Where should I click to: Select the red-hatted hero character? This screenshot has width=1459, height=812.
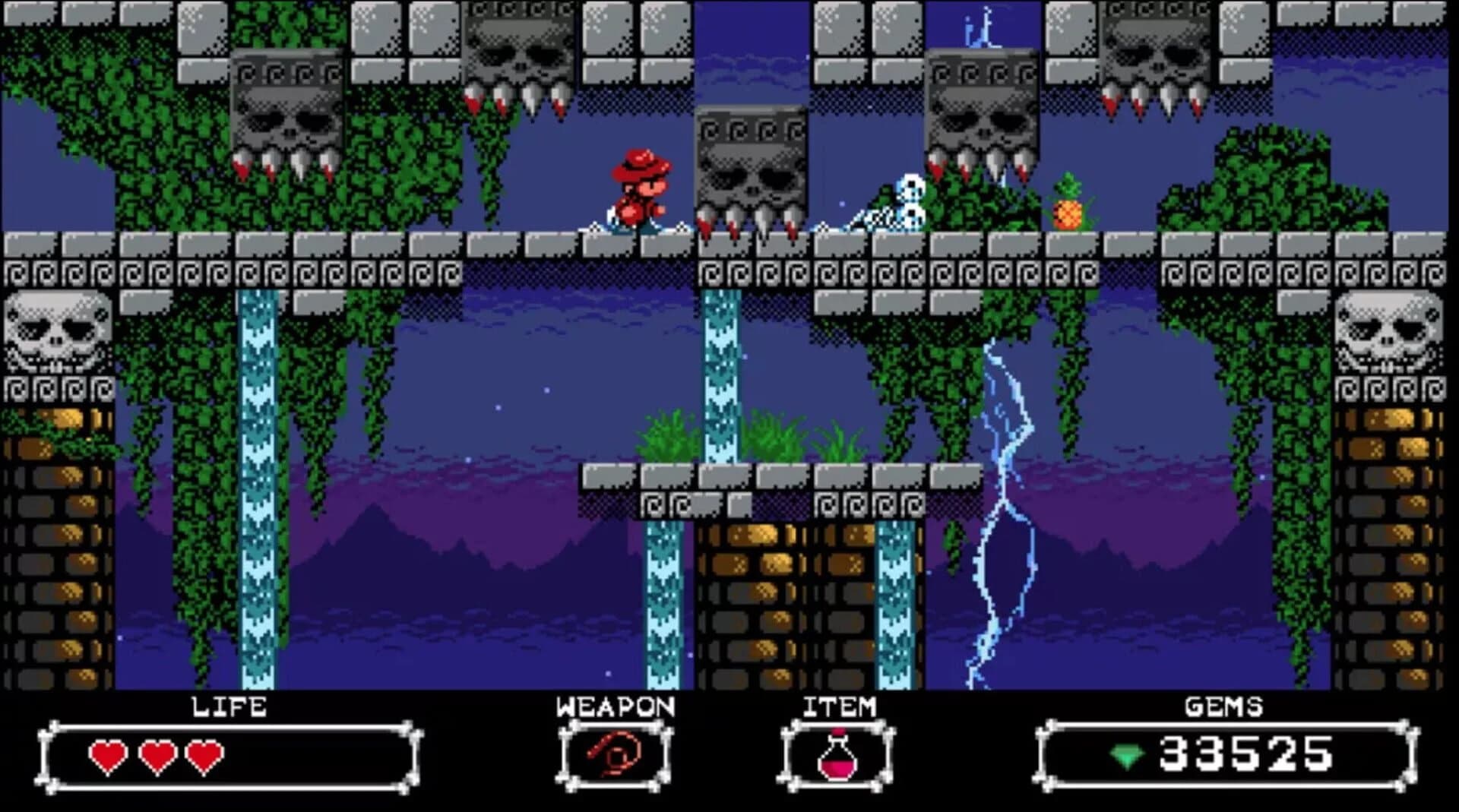click(x=638, y=191)
